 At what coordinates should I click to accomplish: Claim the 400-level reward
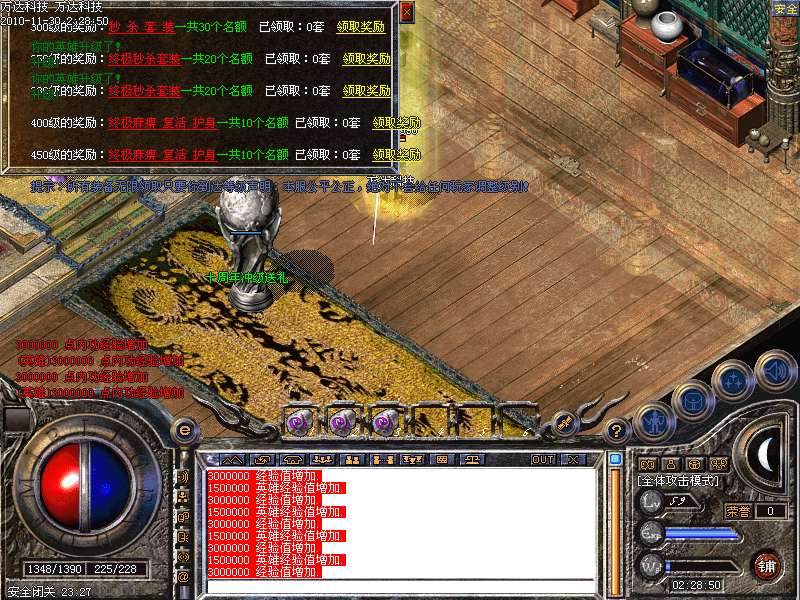[396, 123]
